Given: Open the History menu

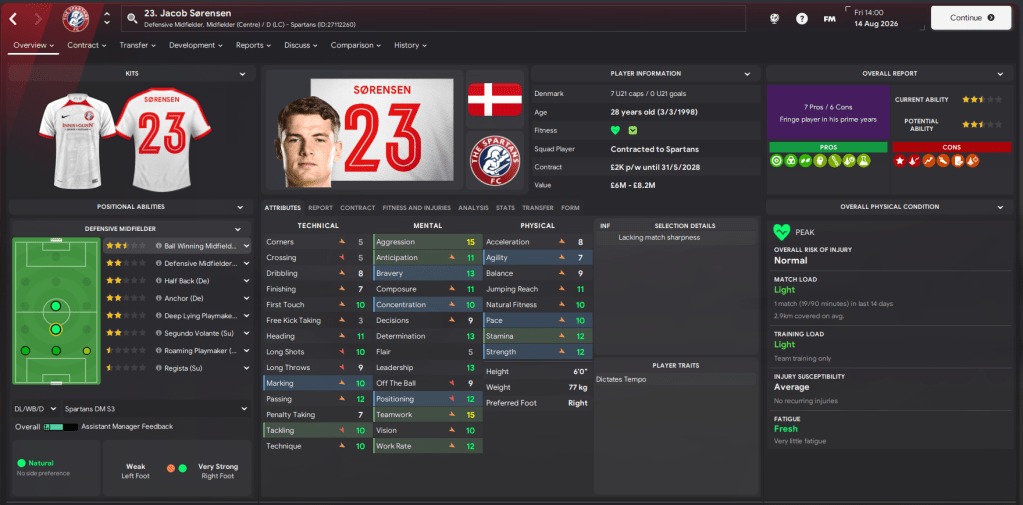Looking at the screenshot, I should tap(411, 45).
